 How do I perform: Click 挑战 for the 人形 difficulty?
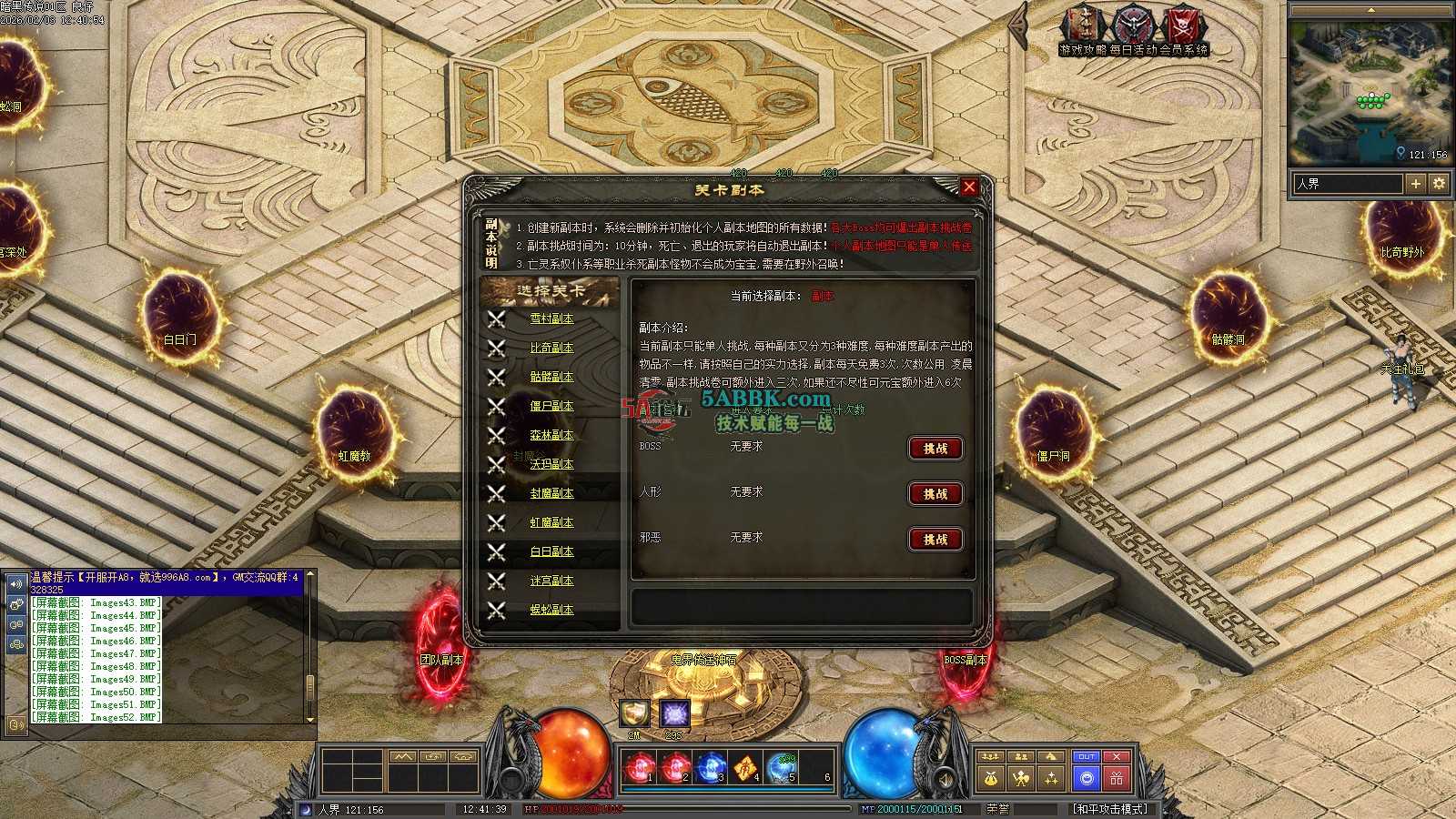pyautogui.click(x=935, y=494)
